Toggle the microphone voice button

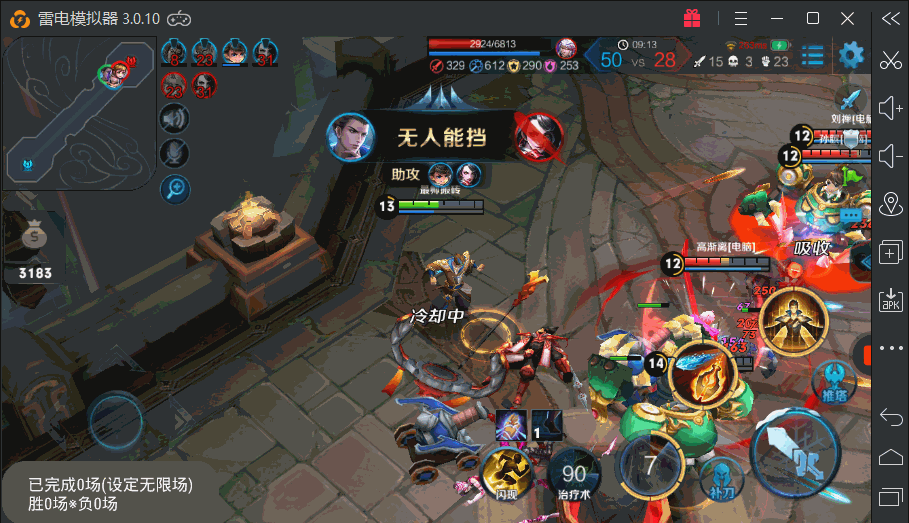tap(175, 153)
